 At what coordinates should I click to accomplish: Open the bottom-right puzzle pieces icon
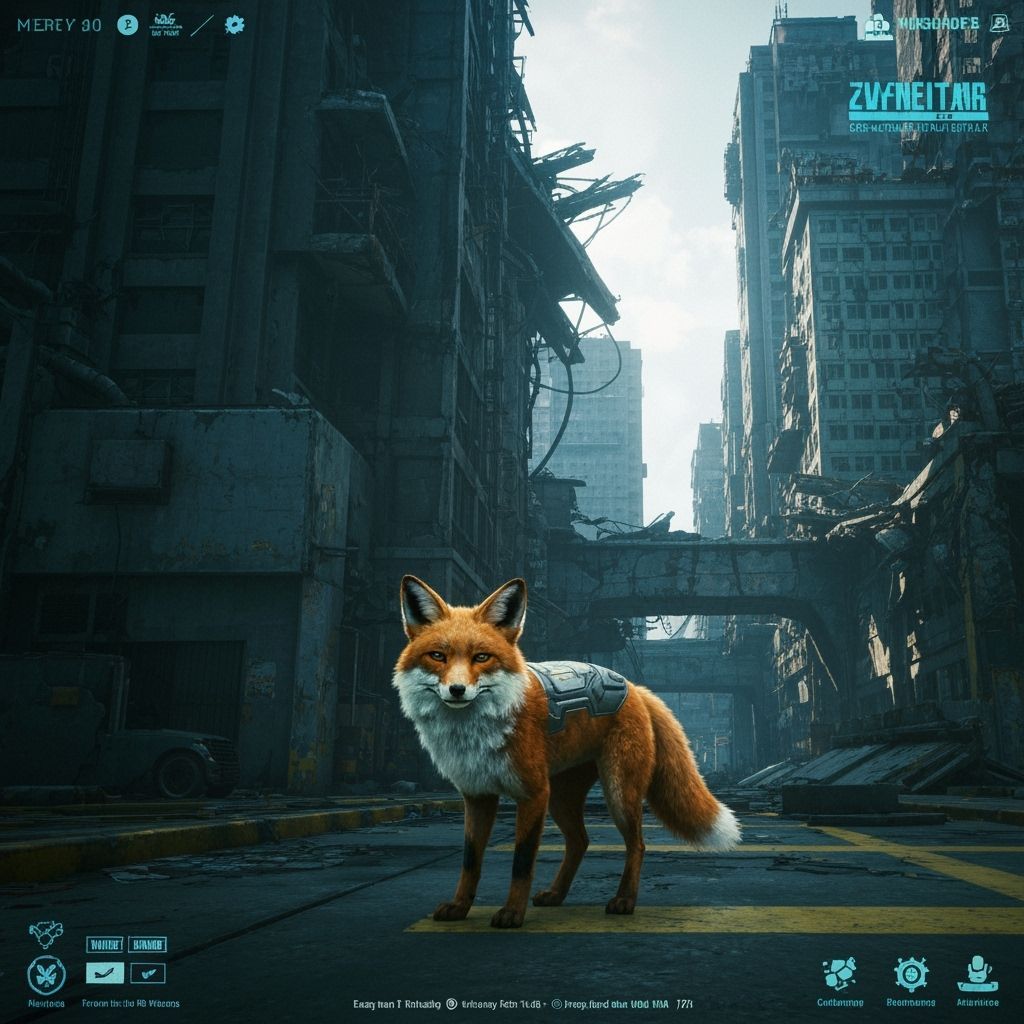click(x=839, y=972)
